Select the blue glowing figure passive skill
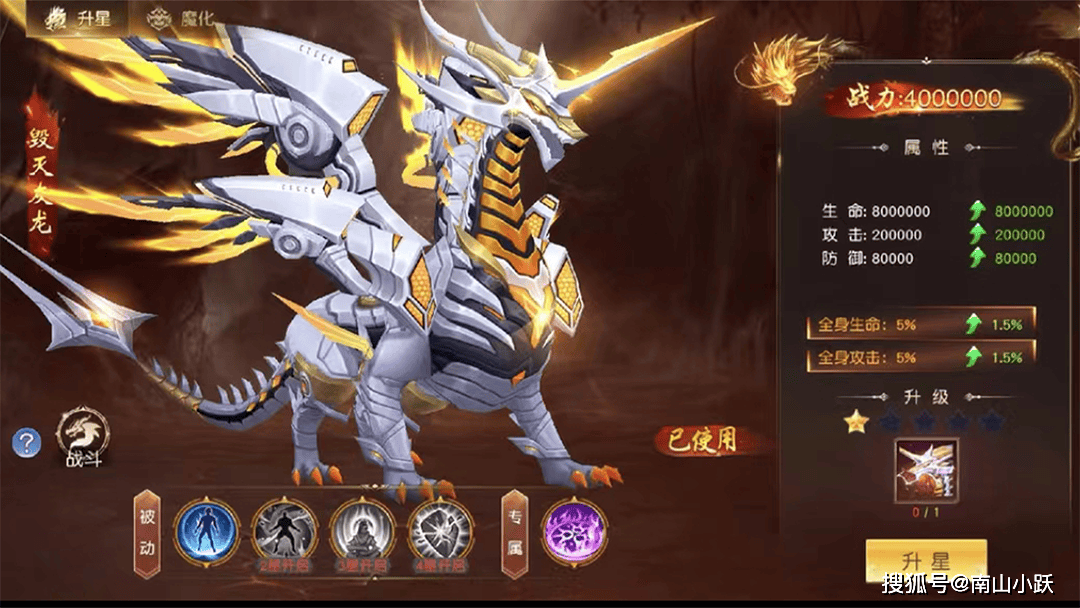1080x608 pixels. 207,530
